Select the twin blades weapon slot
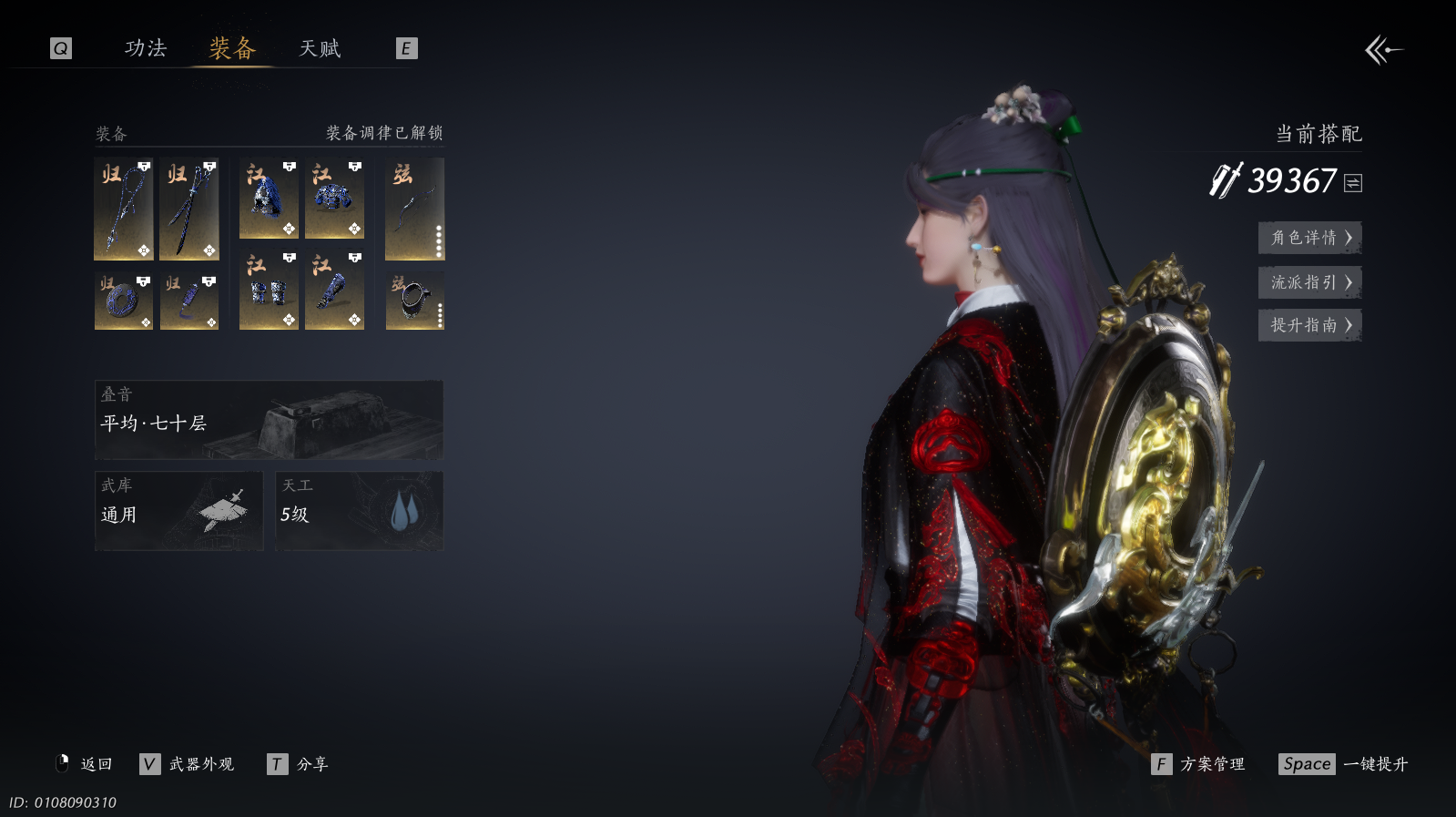Screen dimensions: 1456x817 pyautogui.click(x=189, y=209)
